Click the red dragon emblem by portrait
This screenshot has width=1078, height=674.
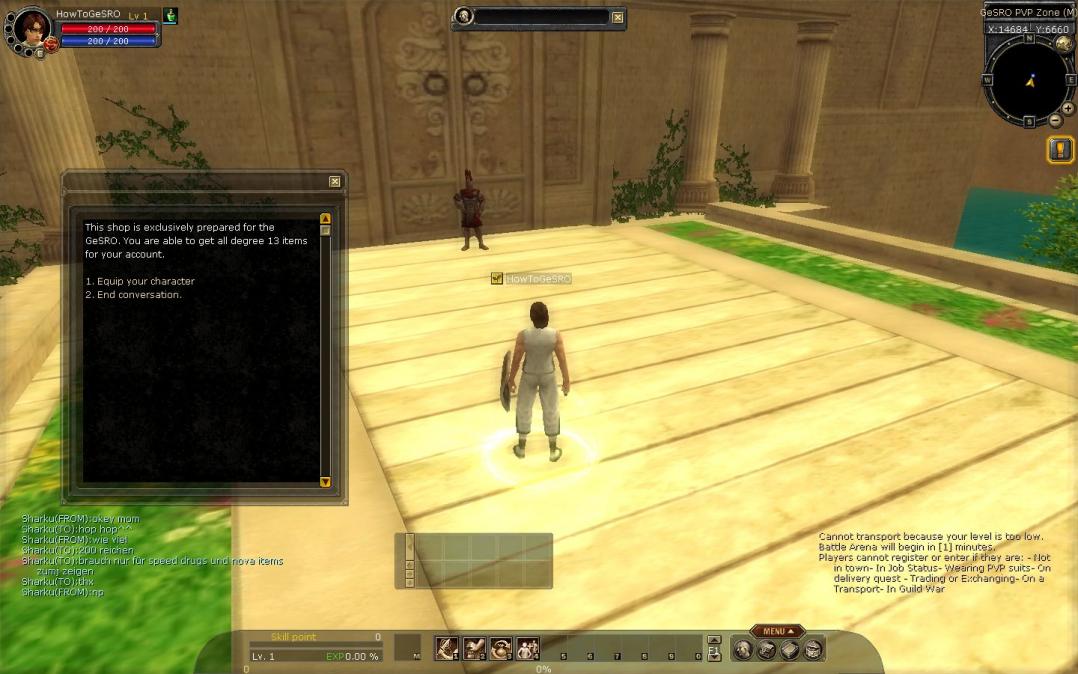[50, 44]
